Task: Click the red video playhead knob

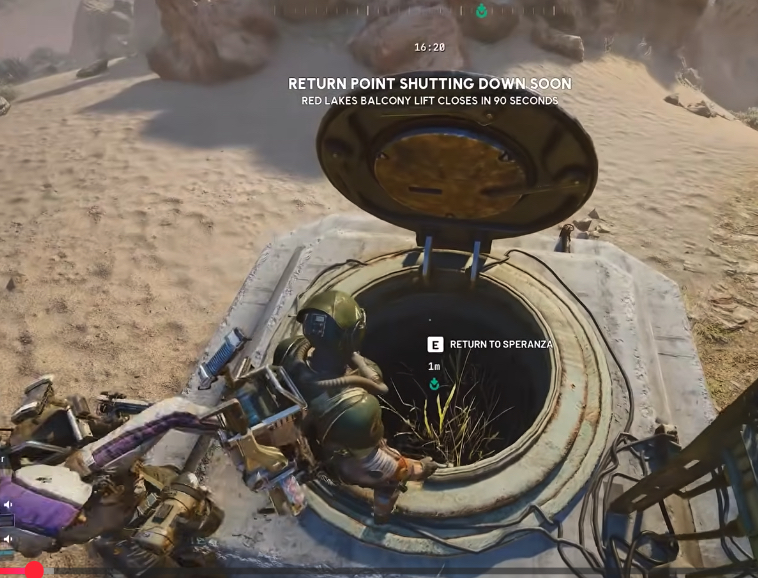Action: point(34,570)
